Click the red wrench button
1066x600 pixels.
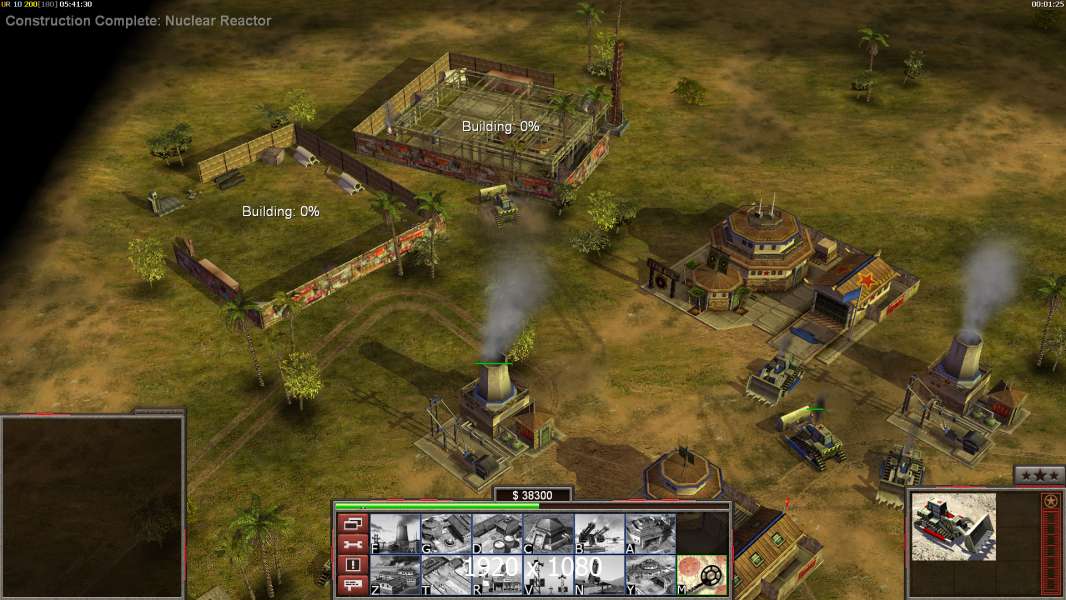click(x=351, y=544)
